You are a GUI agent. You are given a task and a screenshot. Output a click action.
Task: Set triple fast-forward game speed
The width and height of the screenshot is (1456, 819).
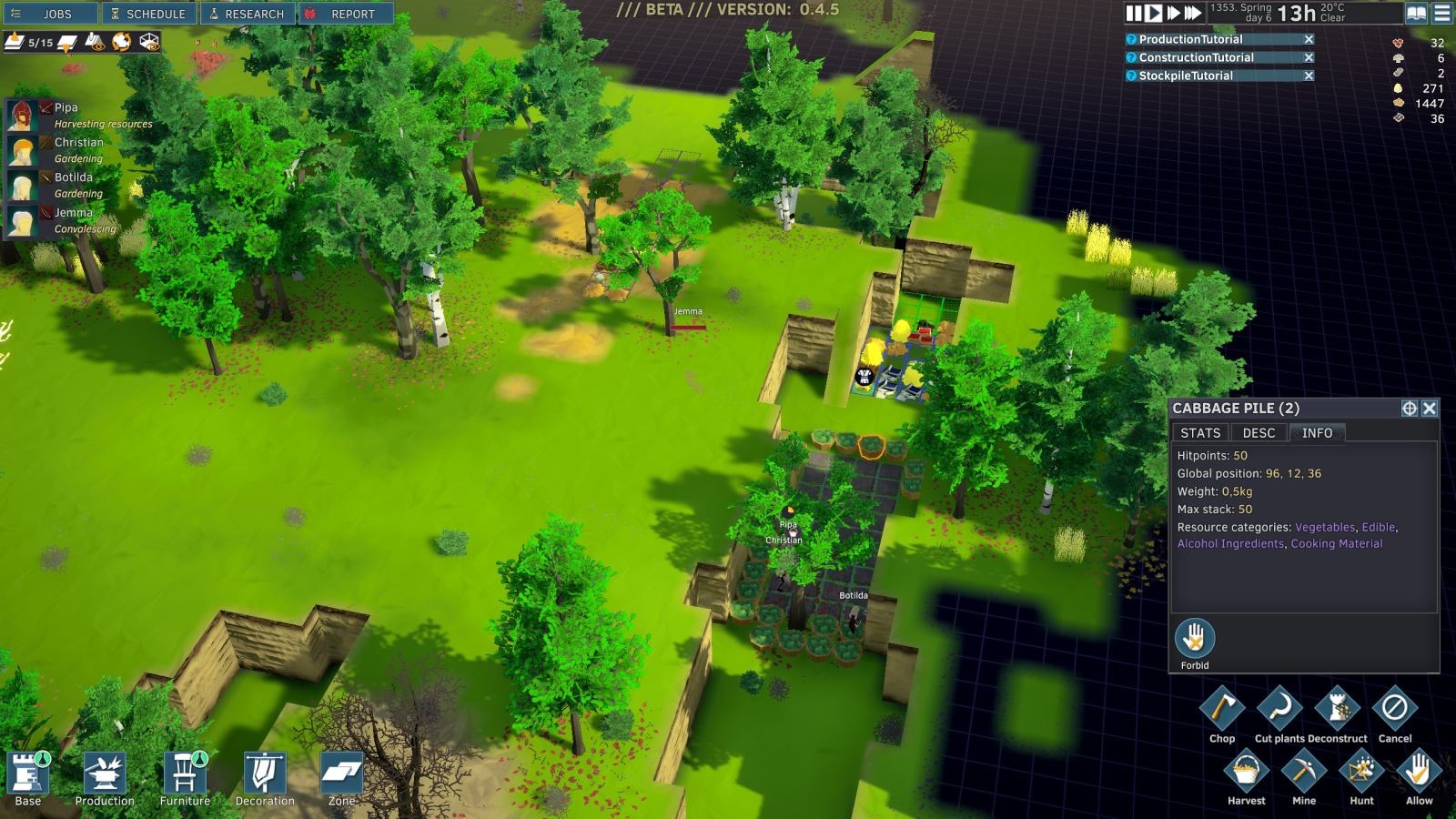click(x=1193, y=14)
